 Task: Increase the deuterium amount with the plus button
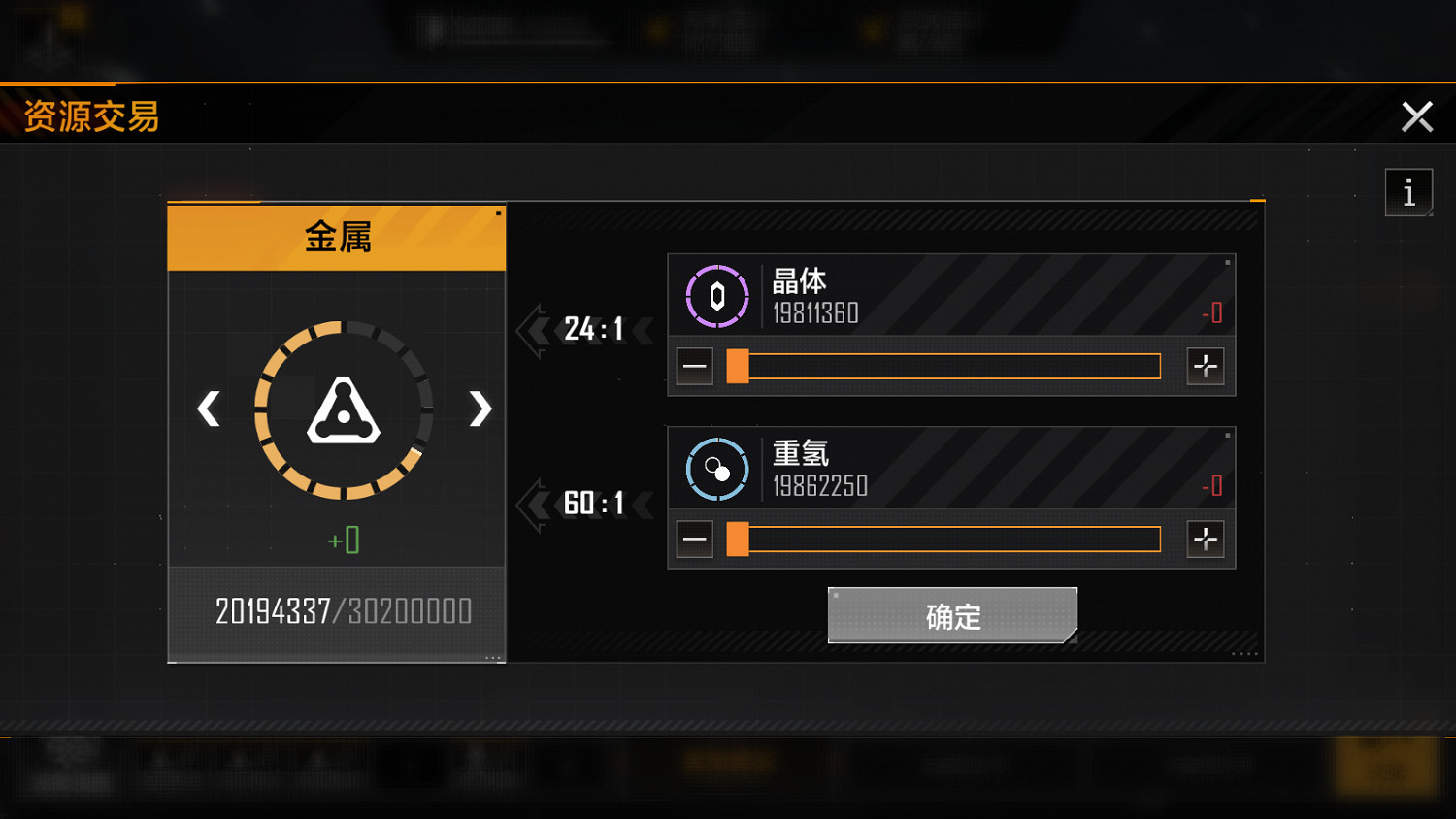click(1207, 538)
